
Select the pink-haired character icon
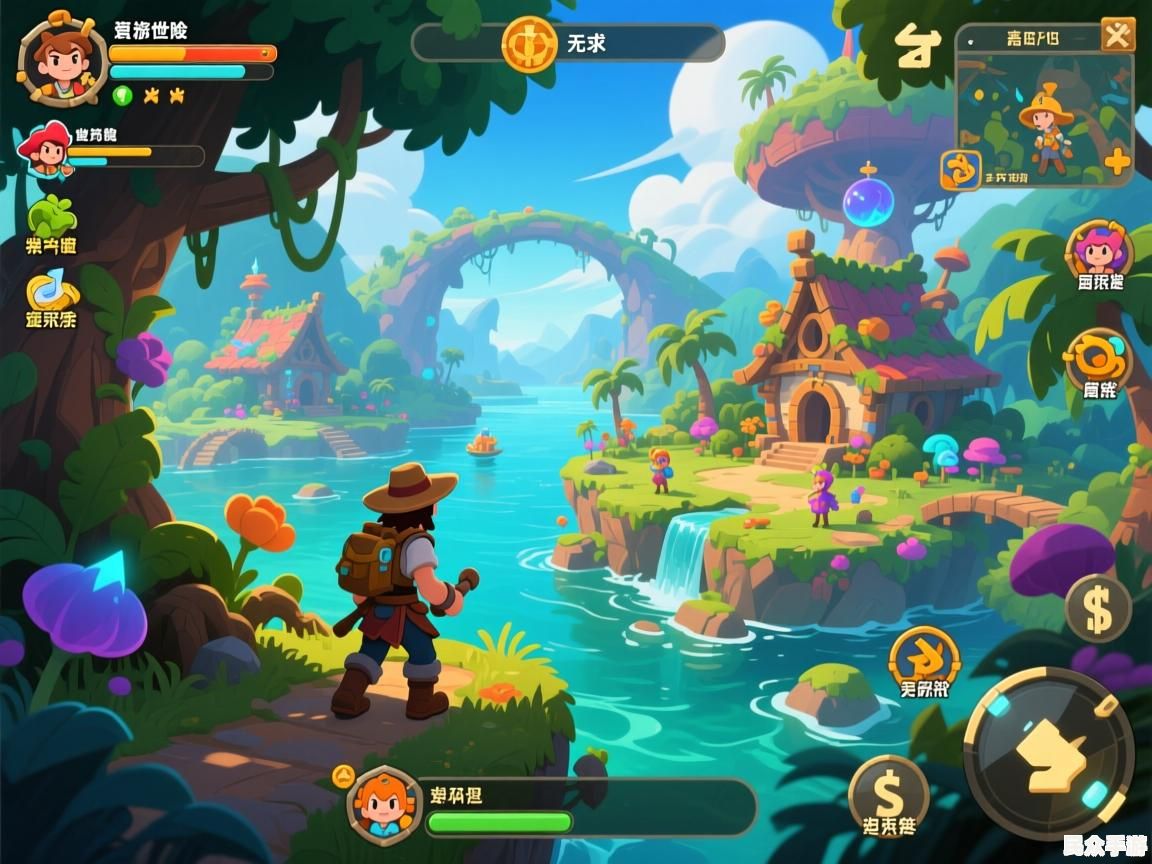1099,250
